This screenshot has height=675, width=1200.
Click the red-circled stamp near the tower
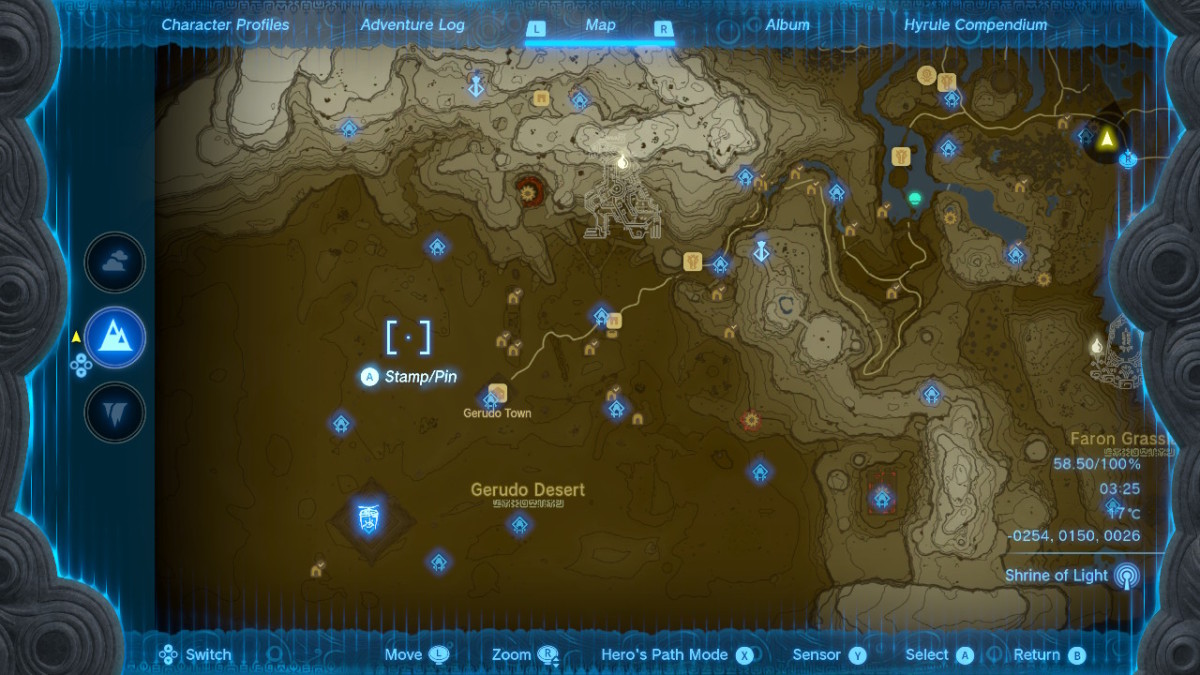pyautogui.click(x=528, y=187)
